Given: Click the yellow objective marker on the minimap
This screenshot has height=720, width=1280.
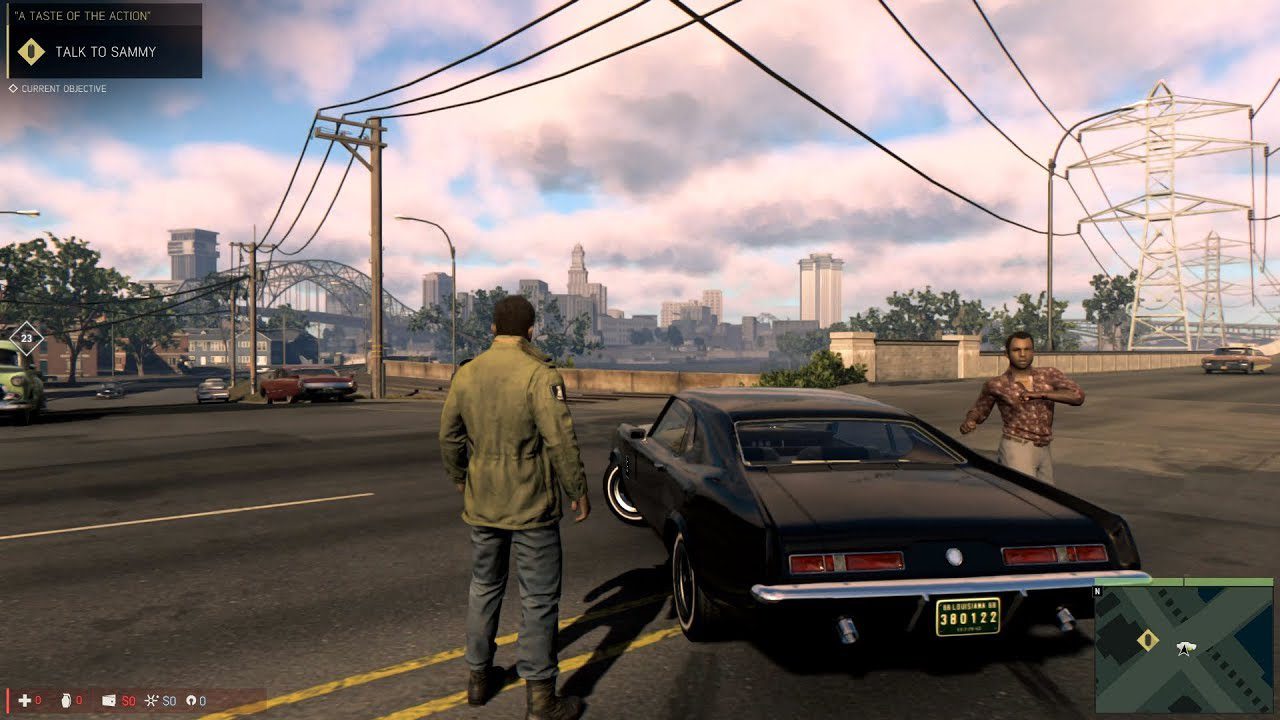Looking at the screenshot, I should pyautogui.click(x=1148, y=641).
